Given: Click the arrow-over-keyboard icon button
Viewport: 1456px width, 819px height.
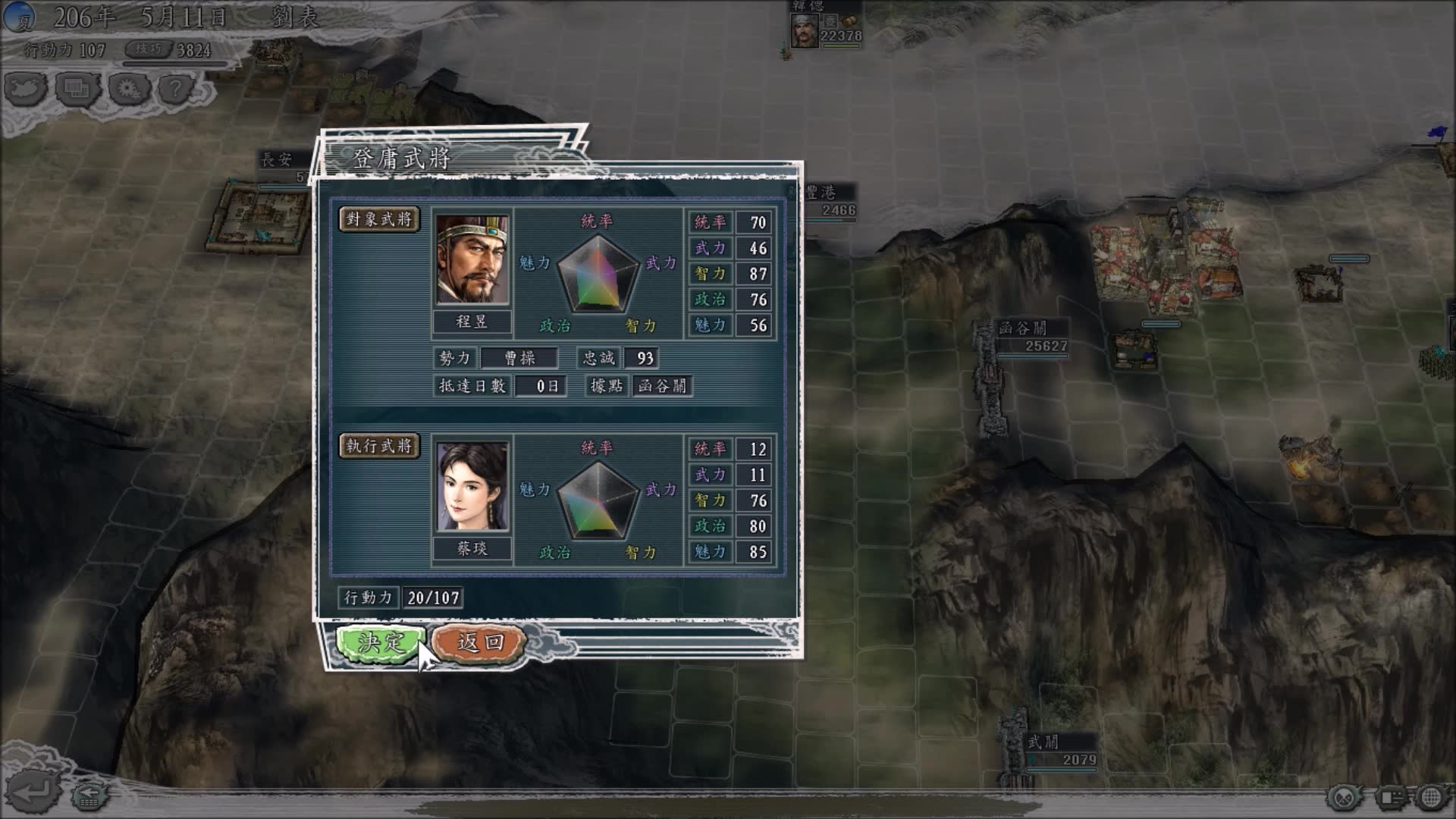Looking at the screenshot, I should 89,795.
